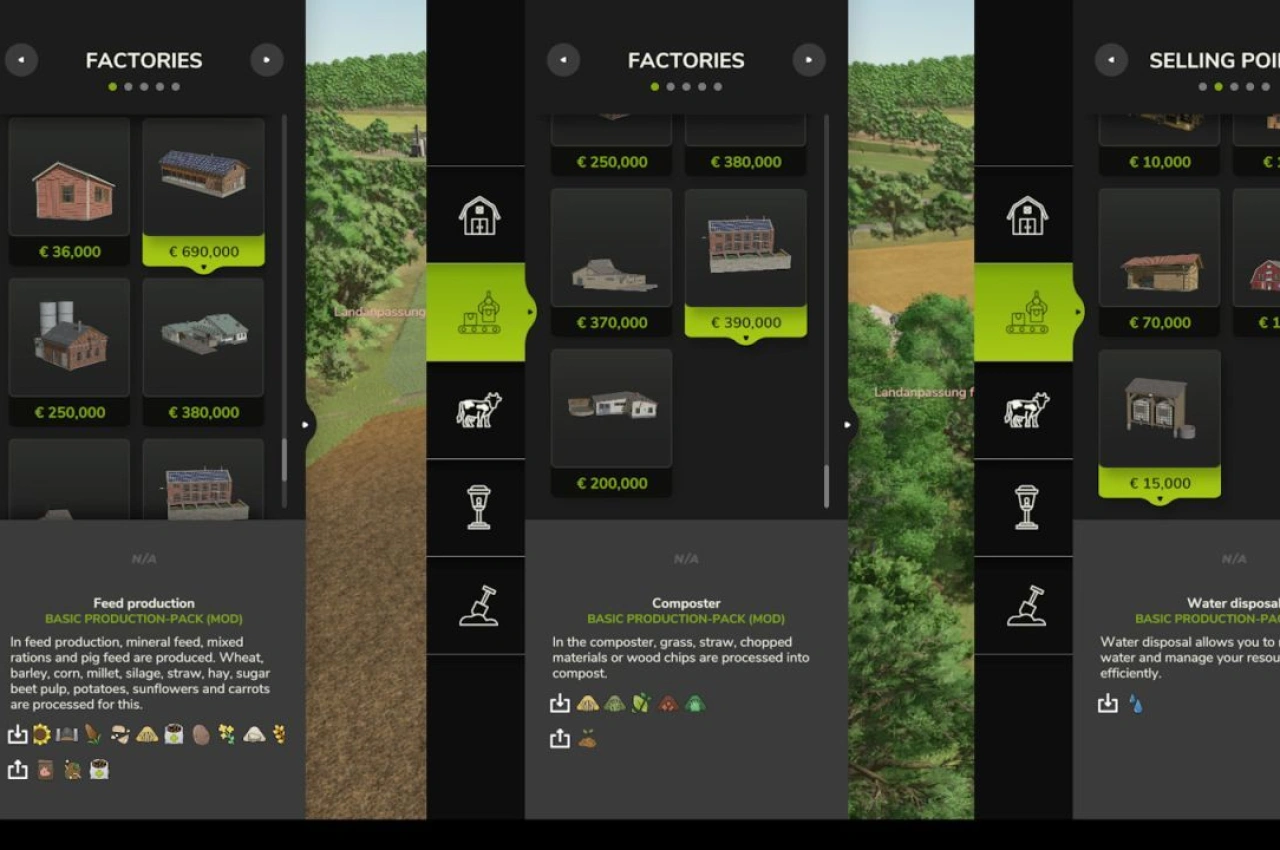Activate the second page dot under SELLING POINTS
The image size is (1280, 850).
1219,86
